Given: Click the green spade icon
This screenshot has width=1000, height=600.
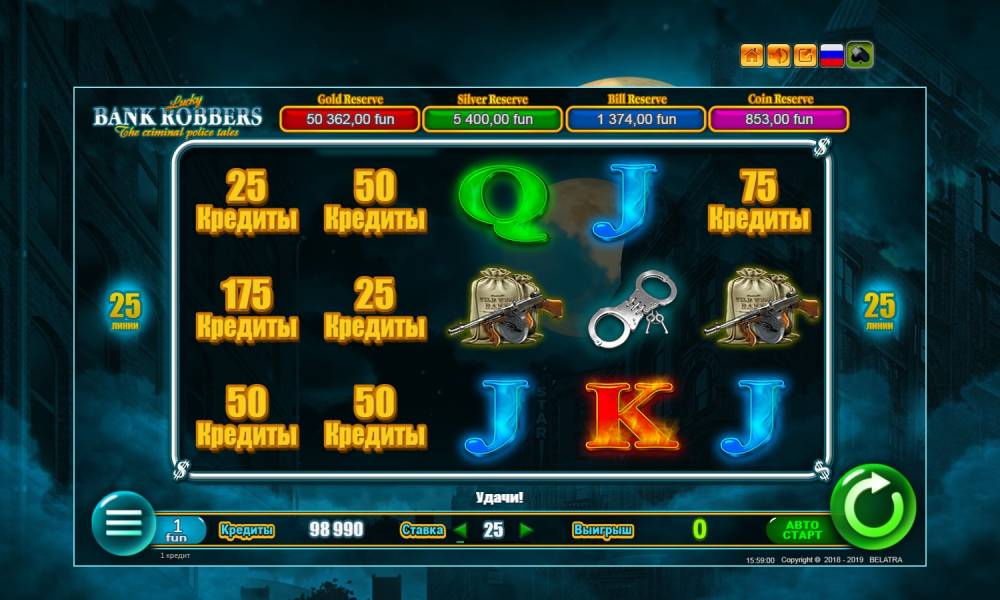Looking at the screenshot, I should (859, 56).
